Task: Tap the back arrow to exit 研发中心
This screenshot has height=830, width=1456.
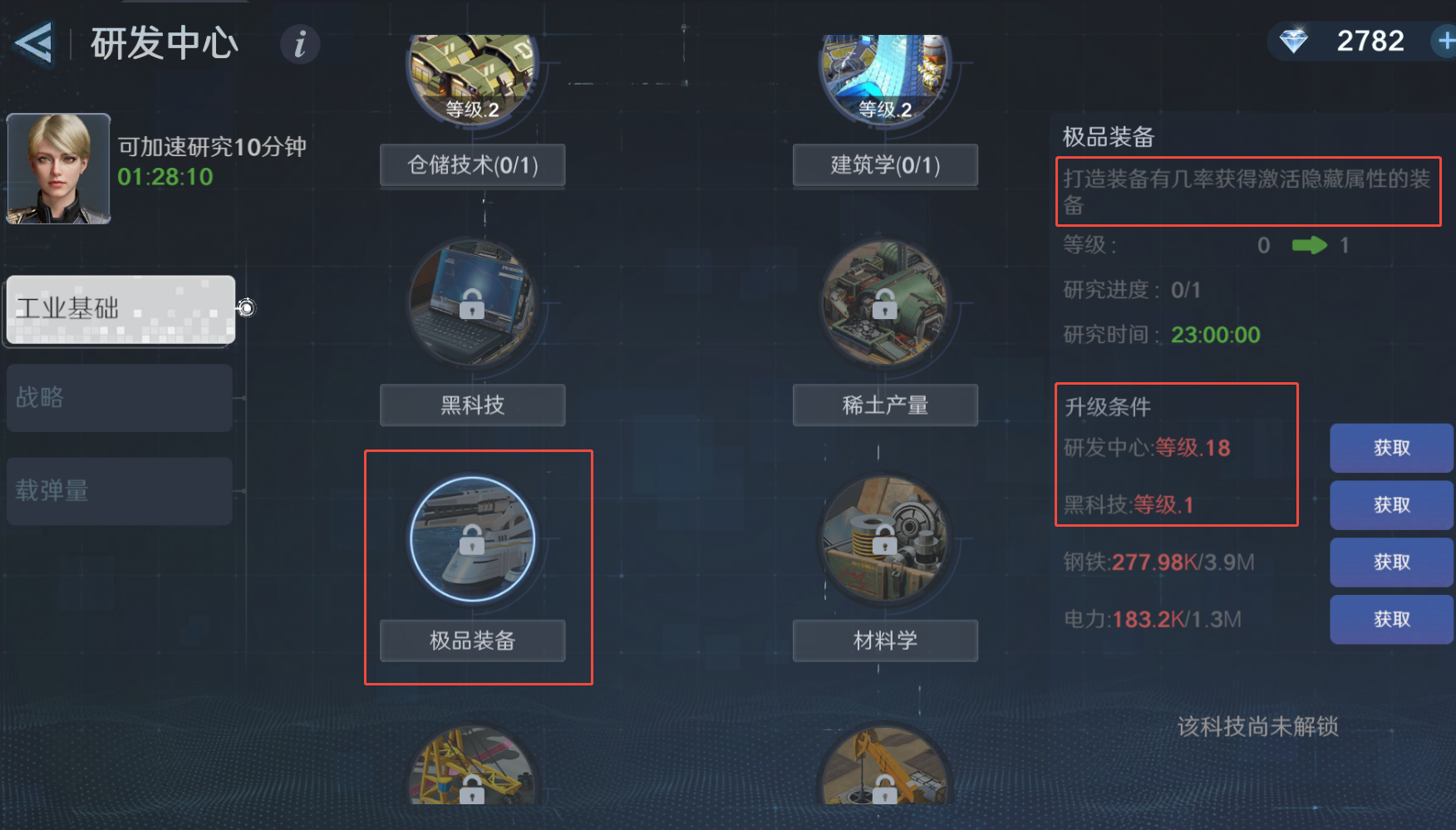Action: pyautogui.click(x=33, y=43)
